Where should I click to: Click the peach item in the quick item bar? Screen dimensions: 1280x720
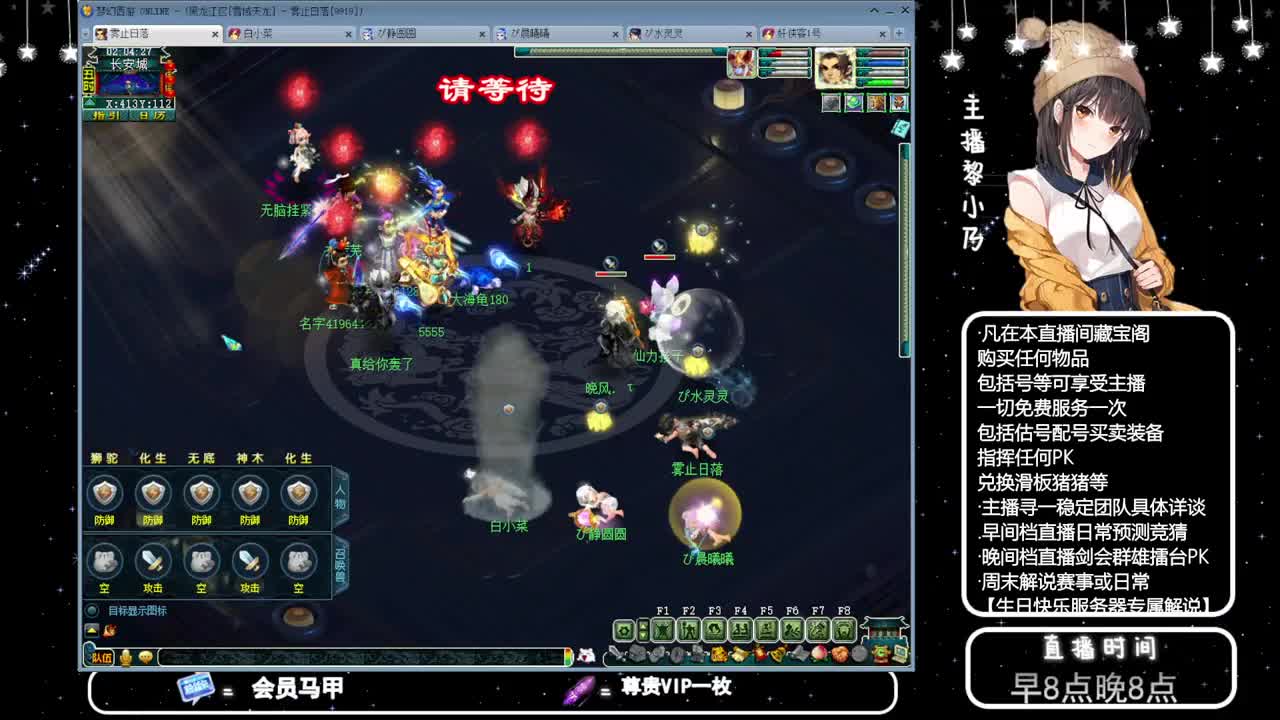pos(818,654)
